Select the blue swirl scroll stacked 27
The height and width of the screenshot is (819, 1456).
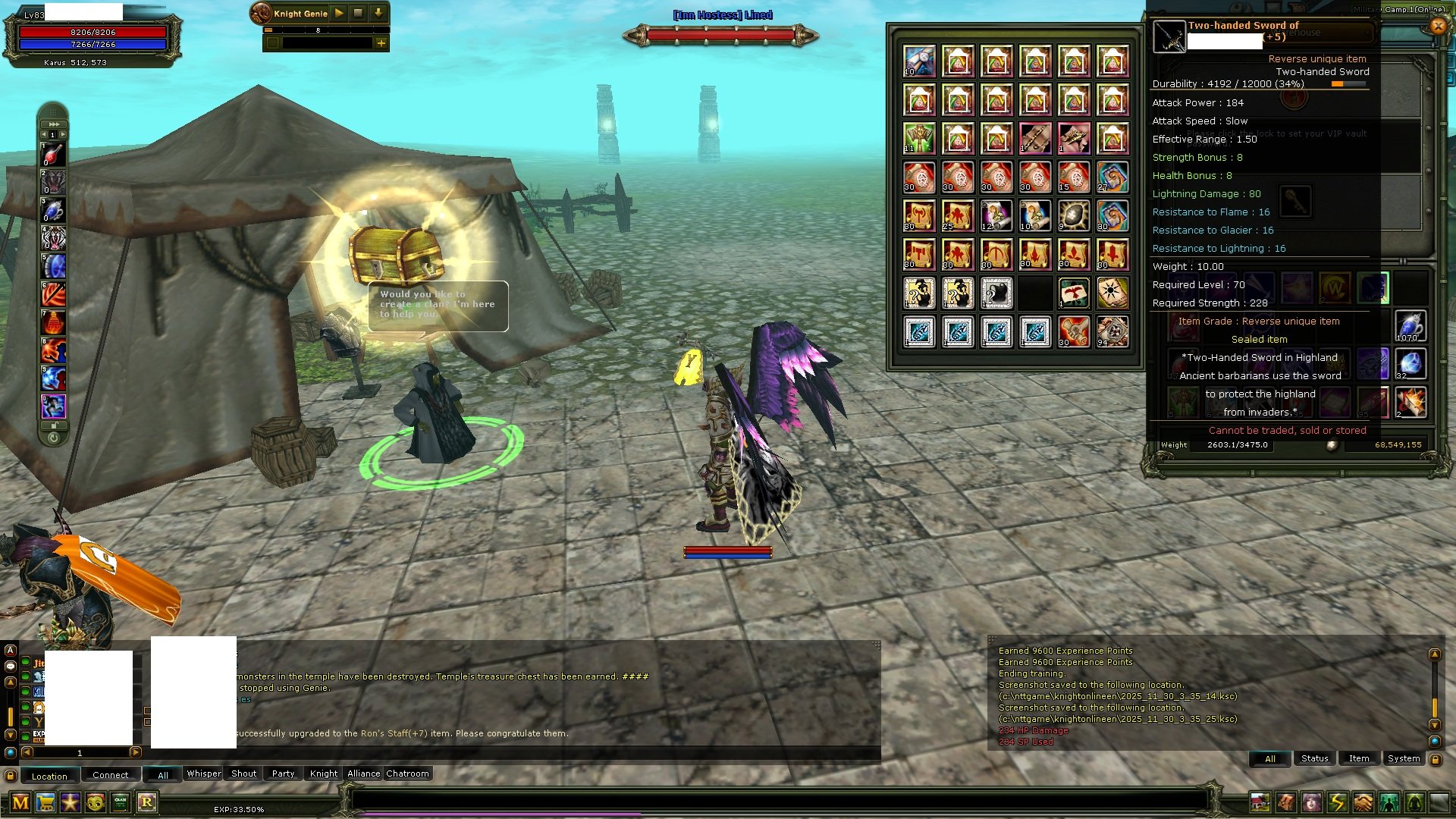tap(1112, 177)
